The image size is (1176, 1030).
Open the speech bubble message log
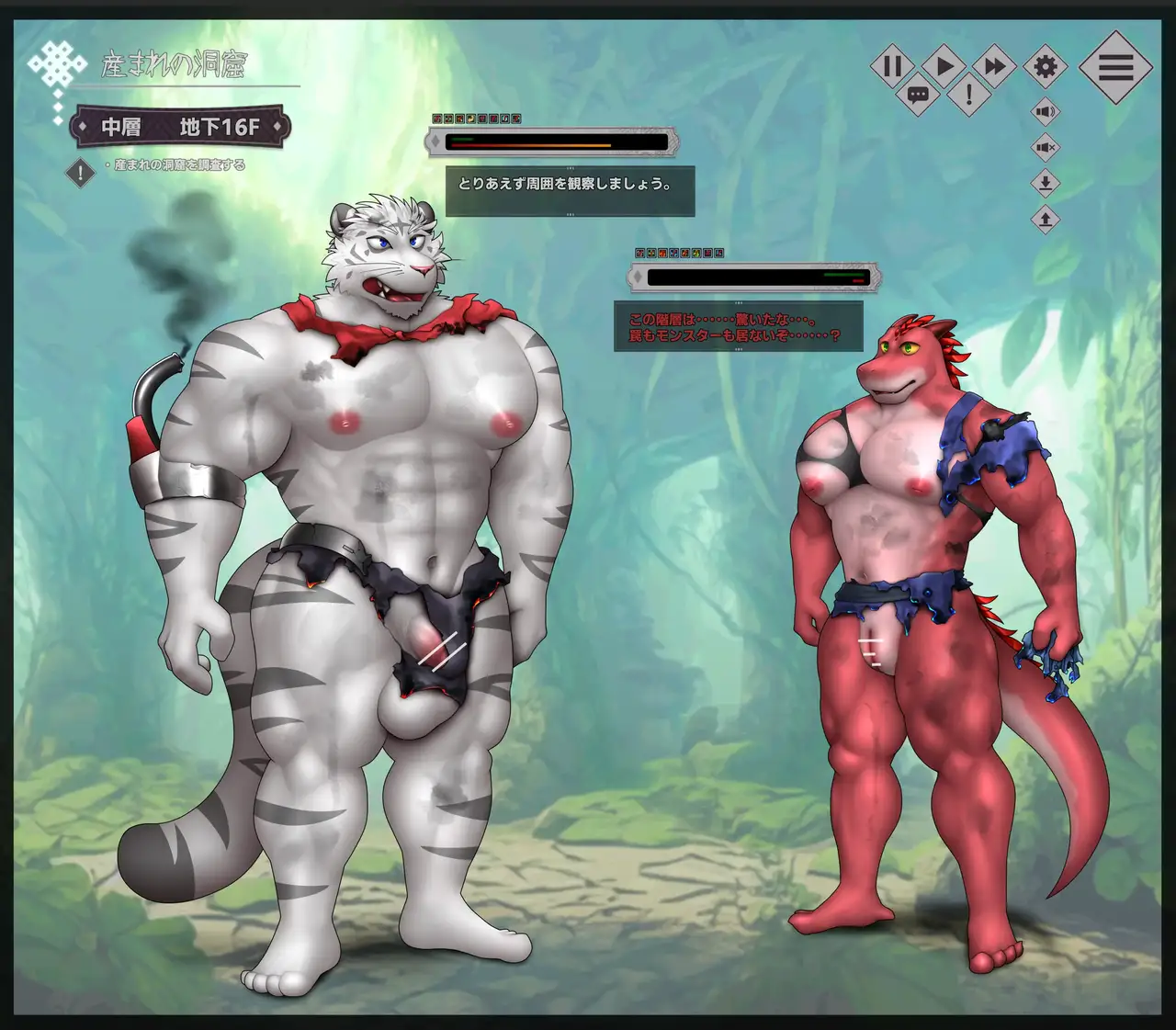(918, 94)
